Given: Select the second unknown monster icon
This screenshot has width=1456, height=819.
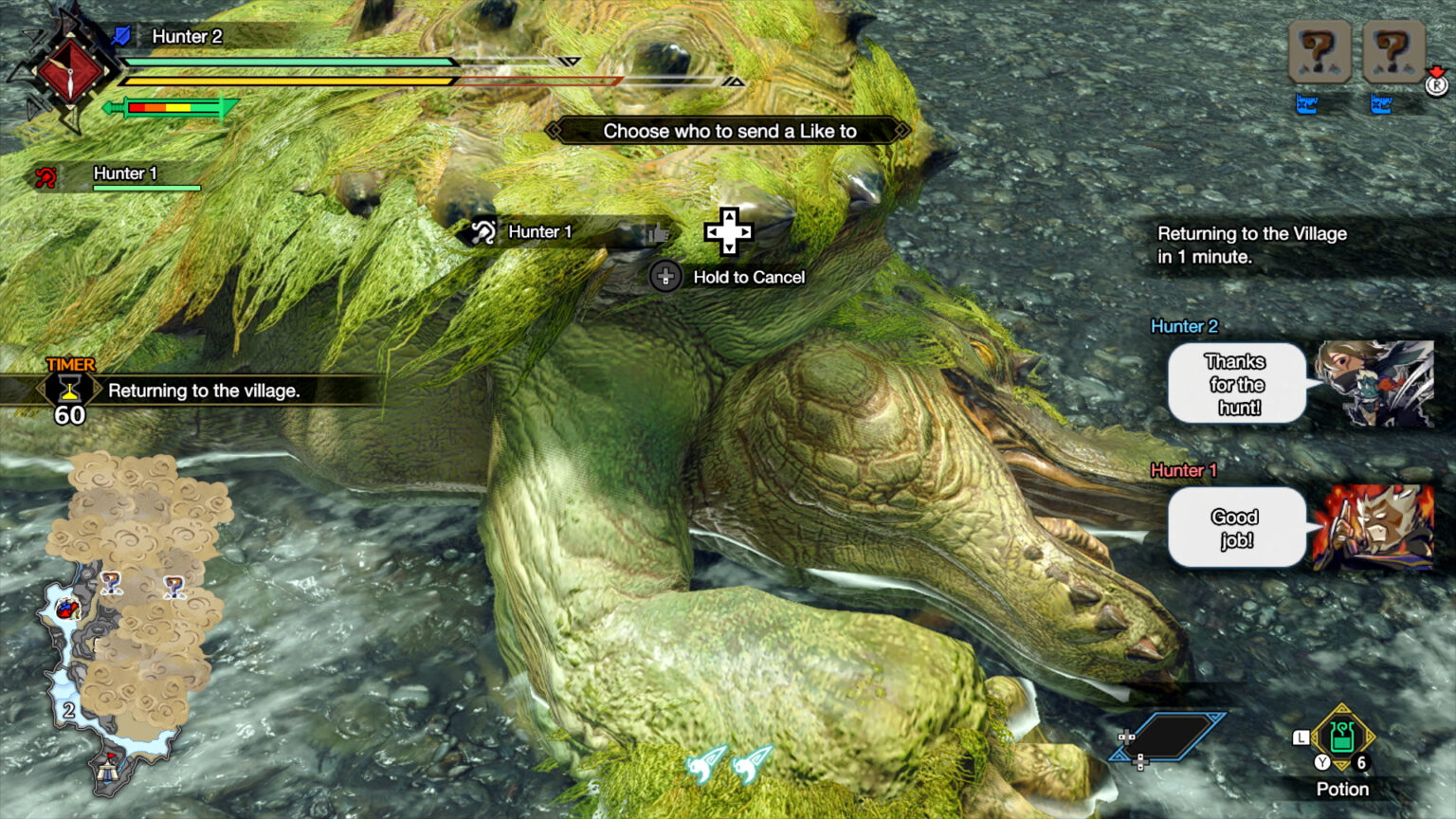Looking at the screenshot, I should point(1392,51).
